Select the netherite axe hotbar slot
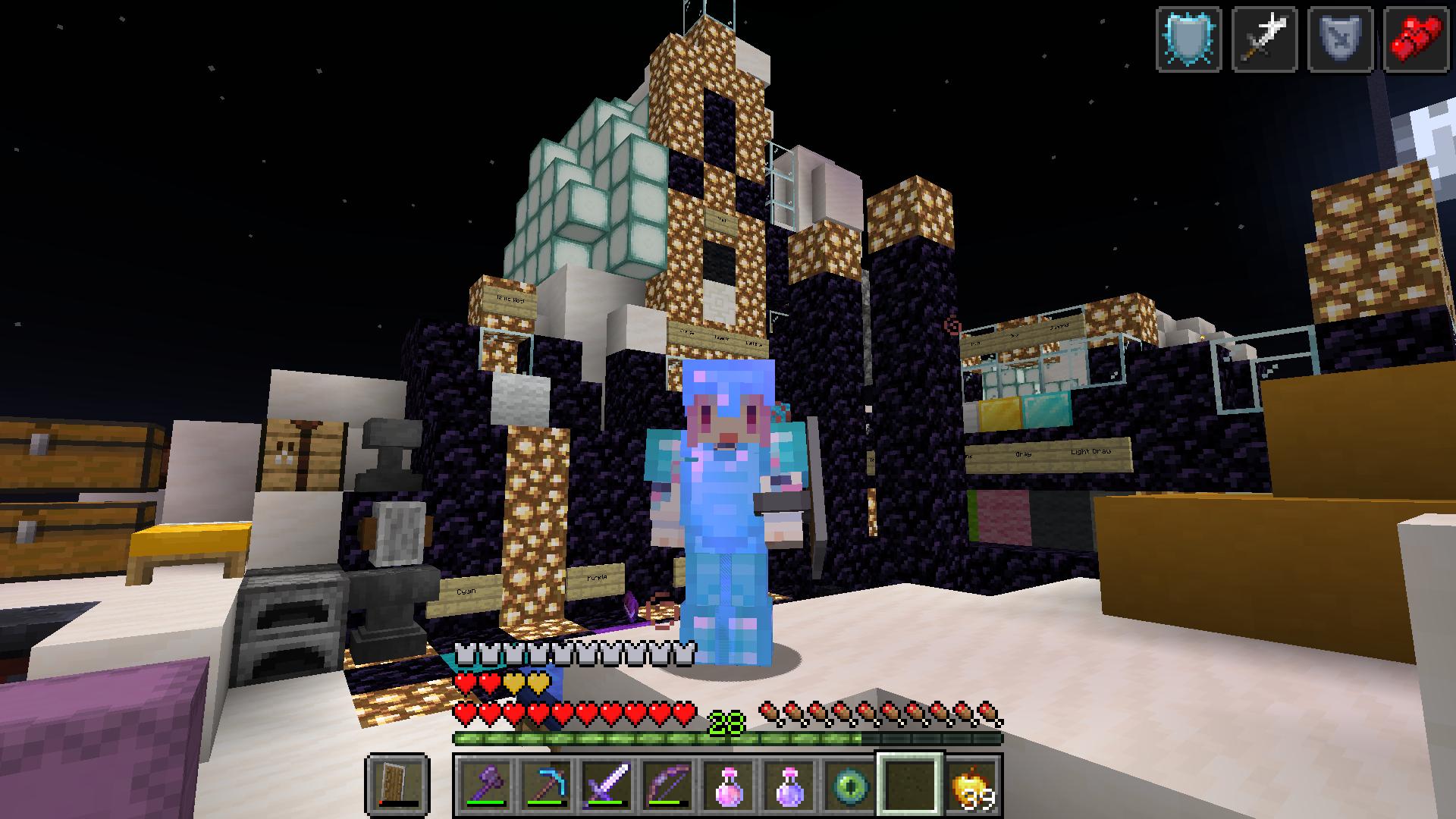This screenshot has width=1456, height=819. point(485,783)
